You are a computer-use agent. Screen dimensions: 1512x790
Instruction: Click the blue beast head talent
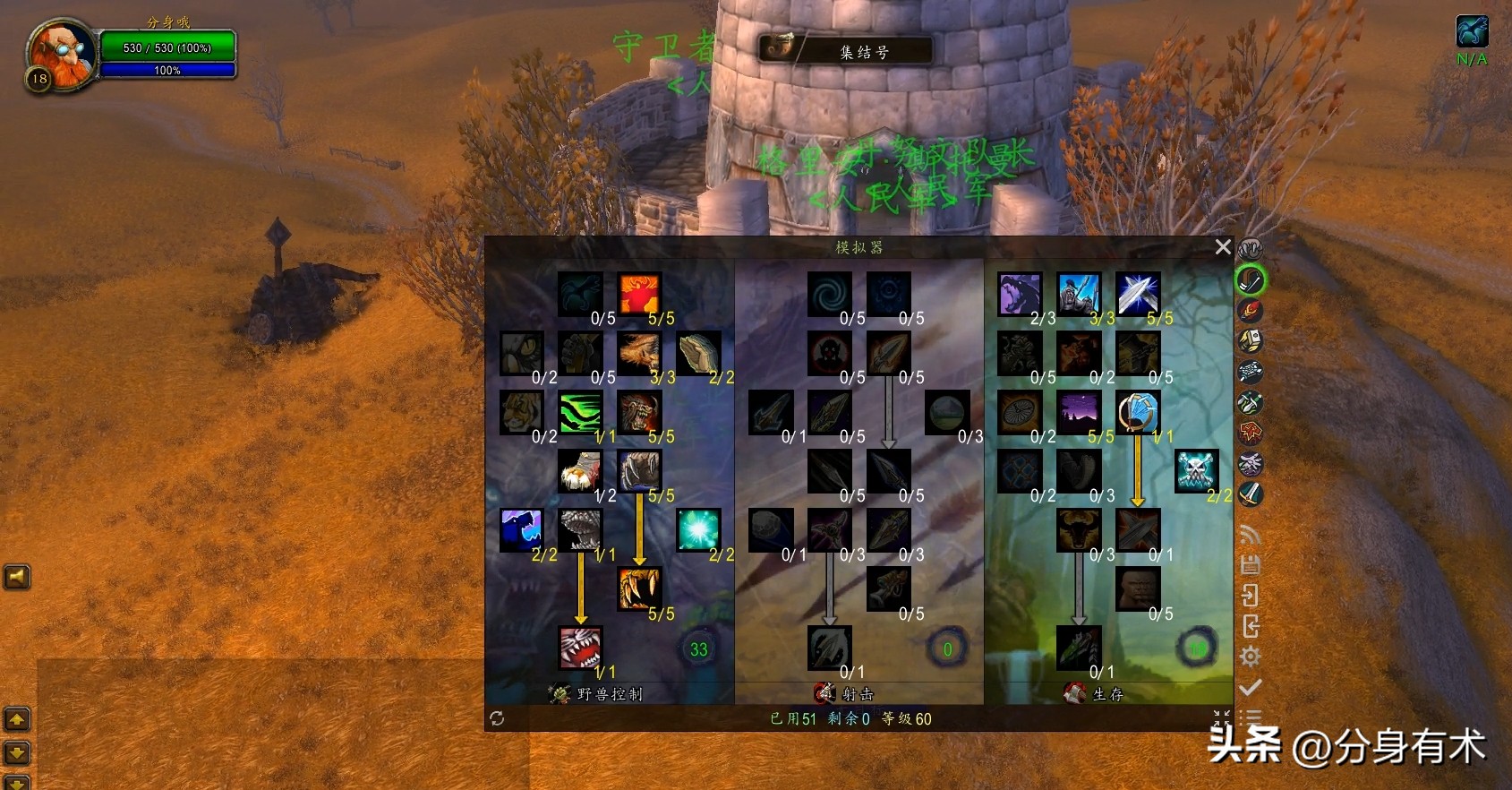pos(522,530)
